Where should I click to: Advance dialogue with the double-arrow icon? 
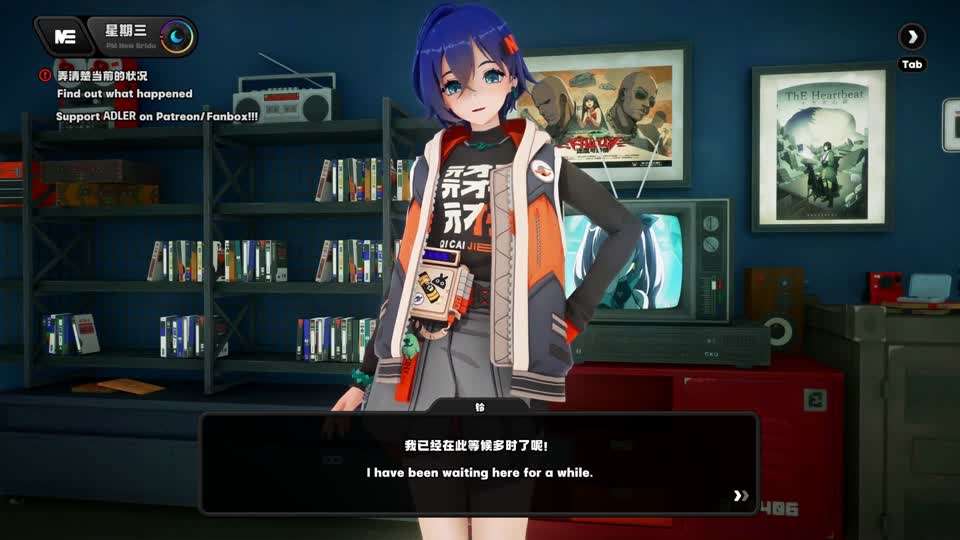point(740,495)
